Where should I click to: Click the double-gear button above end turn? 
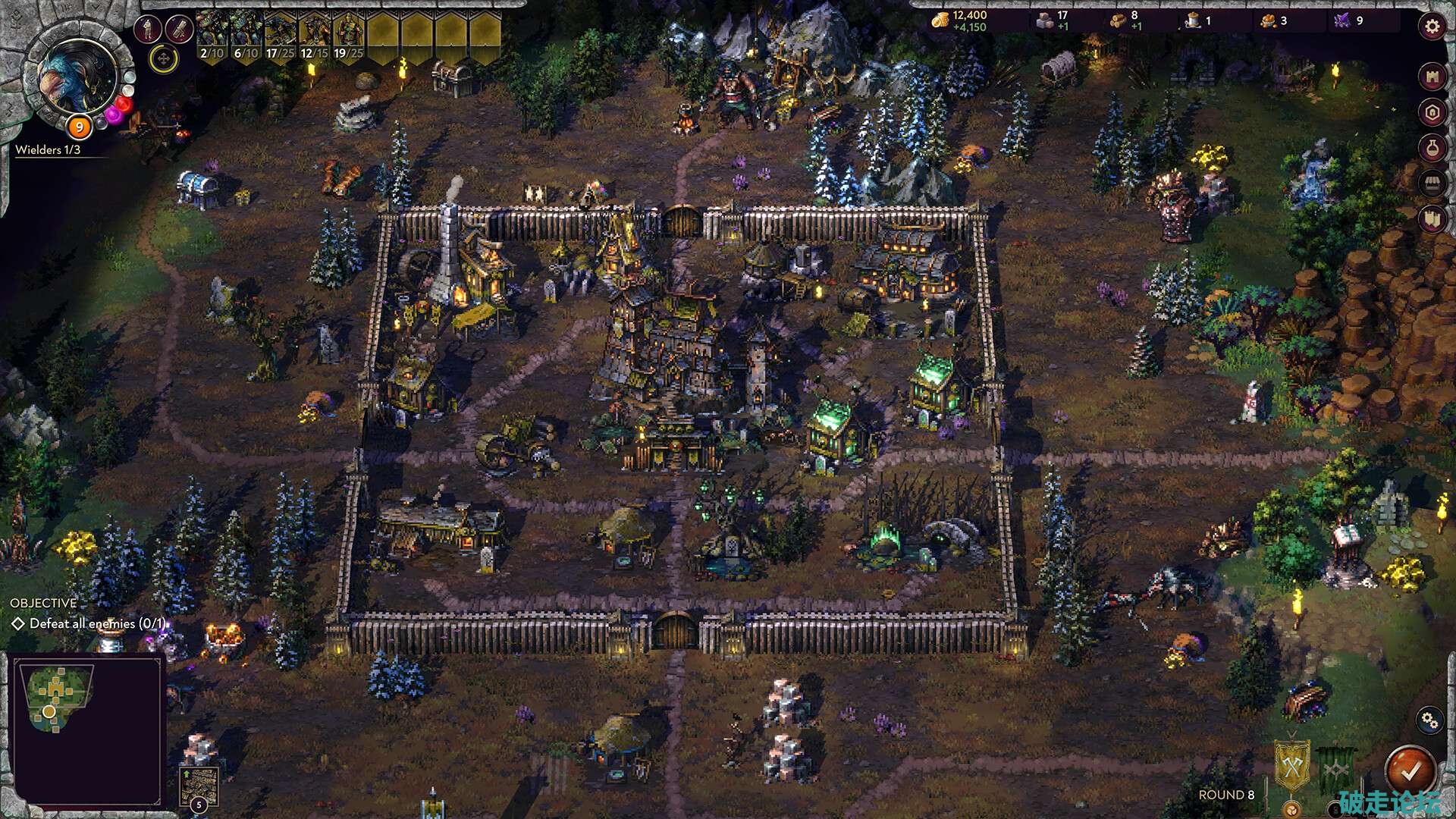click(x=1429, y=720)
